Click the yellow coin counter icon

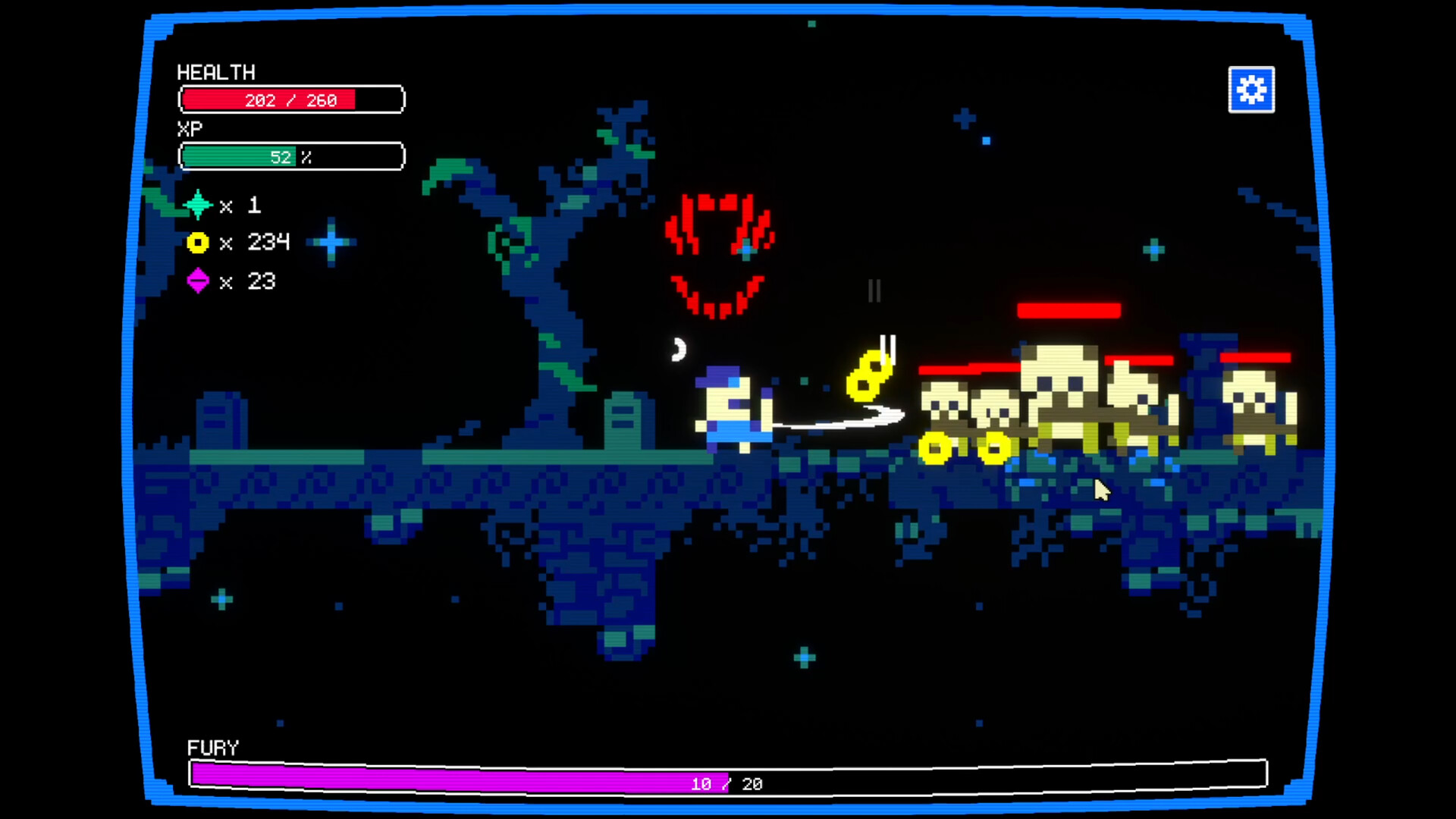[199, 243]
